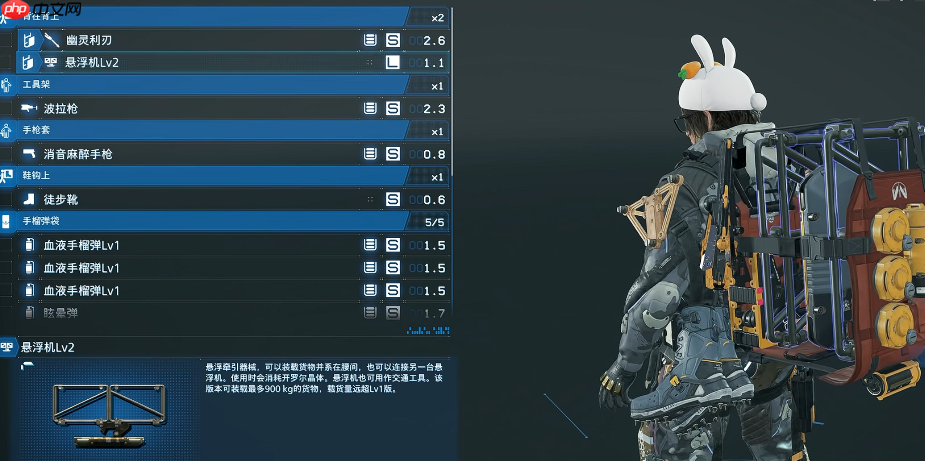
Task: Select the 鞋钩上 category header
Action: coord(200,177)
